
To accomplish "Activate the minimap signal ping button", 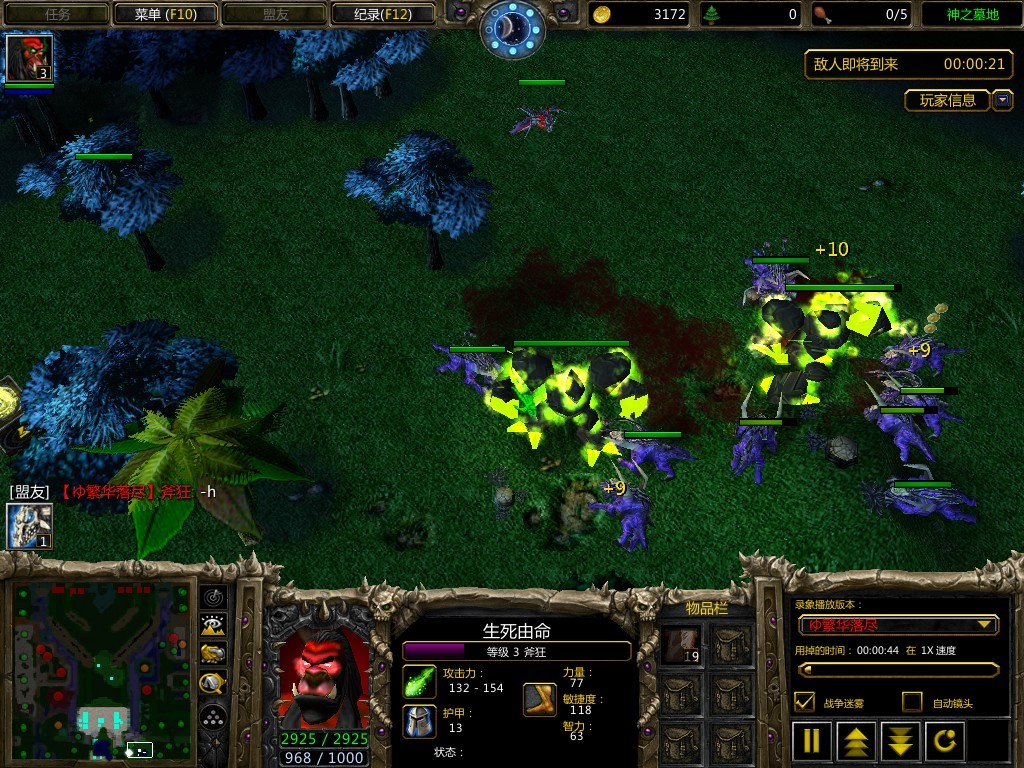I will 214,597.
